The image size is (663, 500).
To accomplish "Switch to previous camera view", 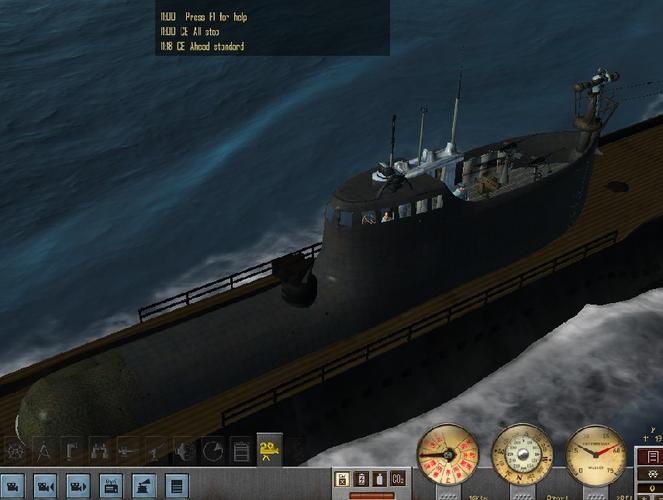I will coord(45,486).
